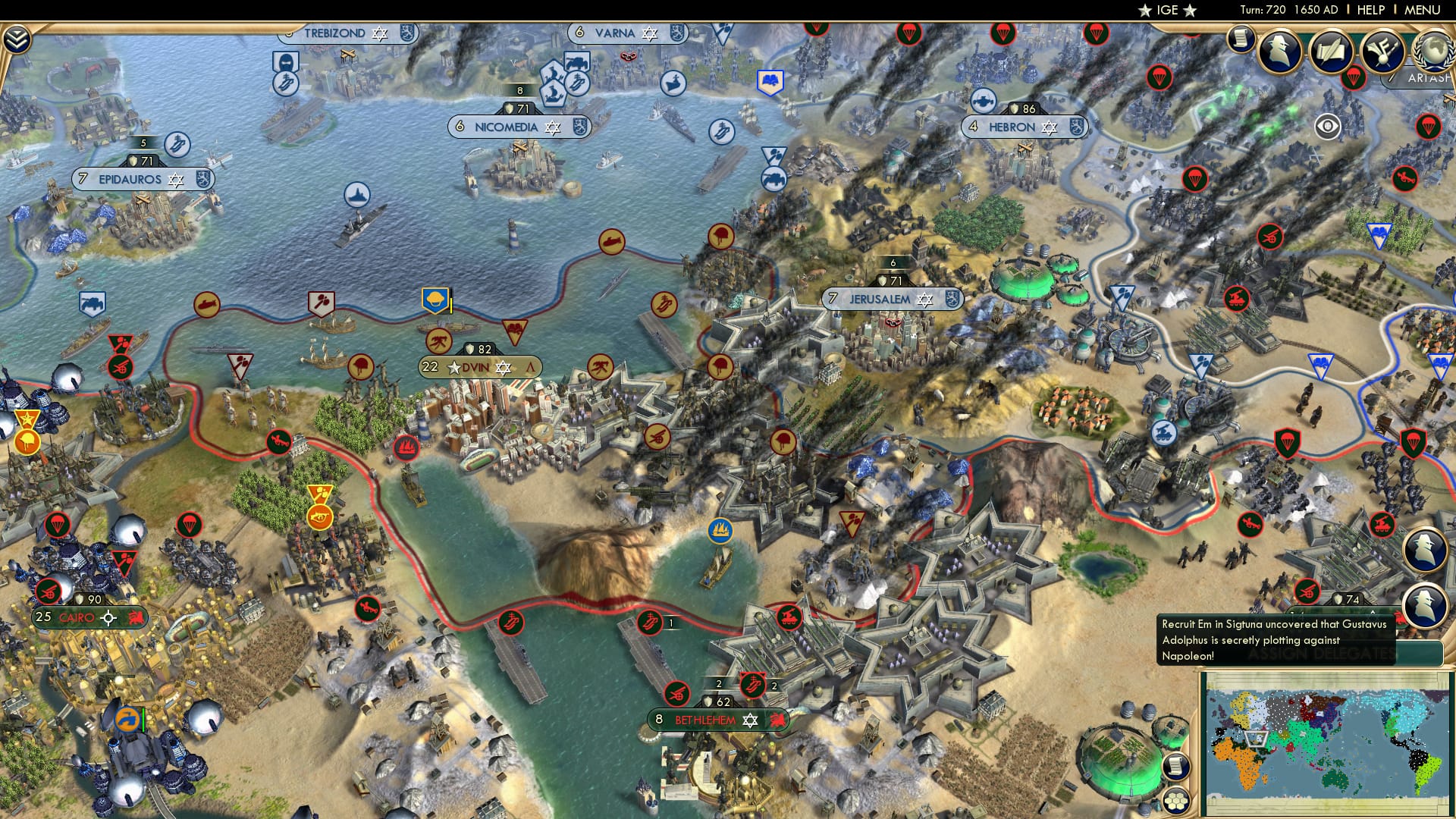Toggle Strategic View with the hexagon button
1456x819 pixels.
1176,802
